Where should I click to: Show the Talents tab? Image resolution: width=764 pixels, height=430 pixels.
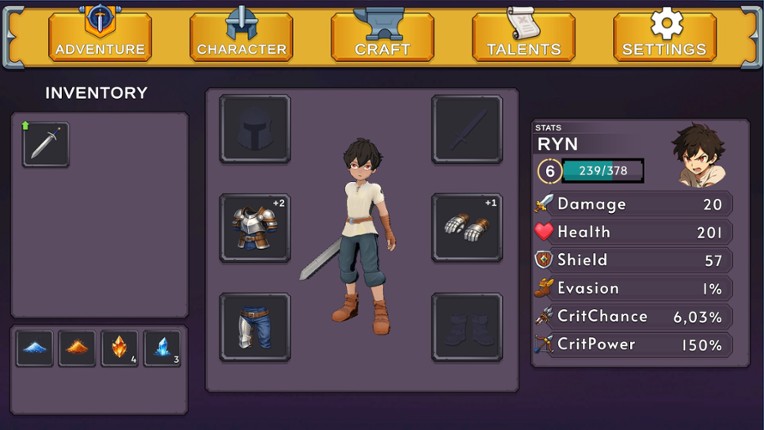click(x=523, y=37)
